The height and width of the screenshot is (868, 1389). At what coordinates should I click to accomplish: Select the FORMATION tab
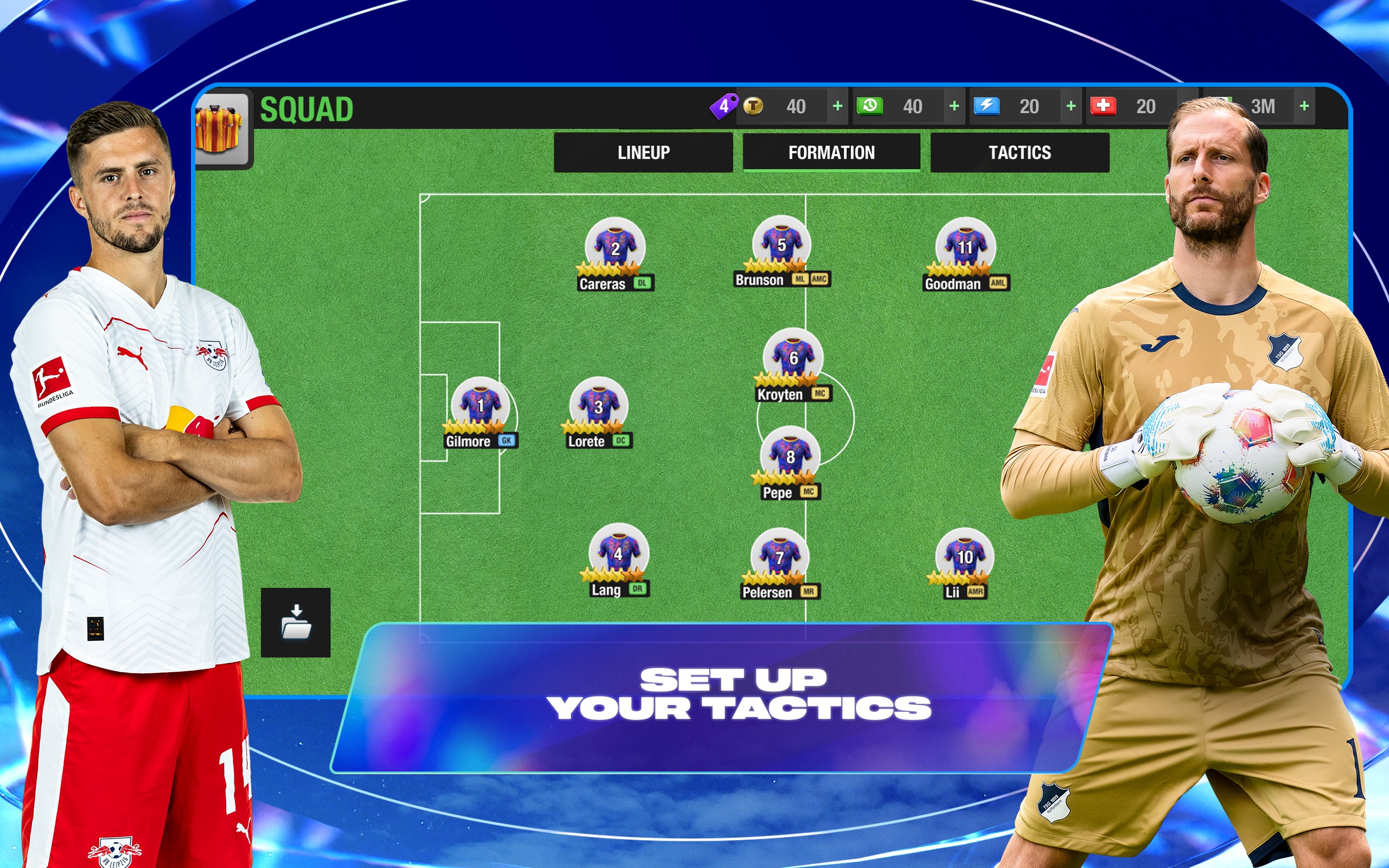point(832,152)
